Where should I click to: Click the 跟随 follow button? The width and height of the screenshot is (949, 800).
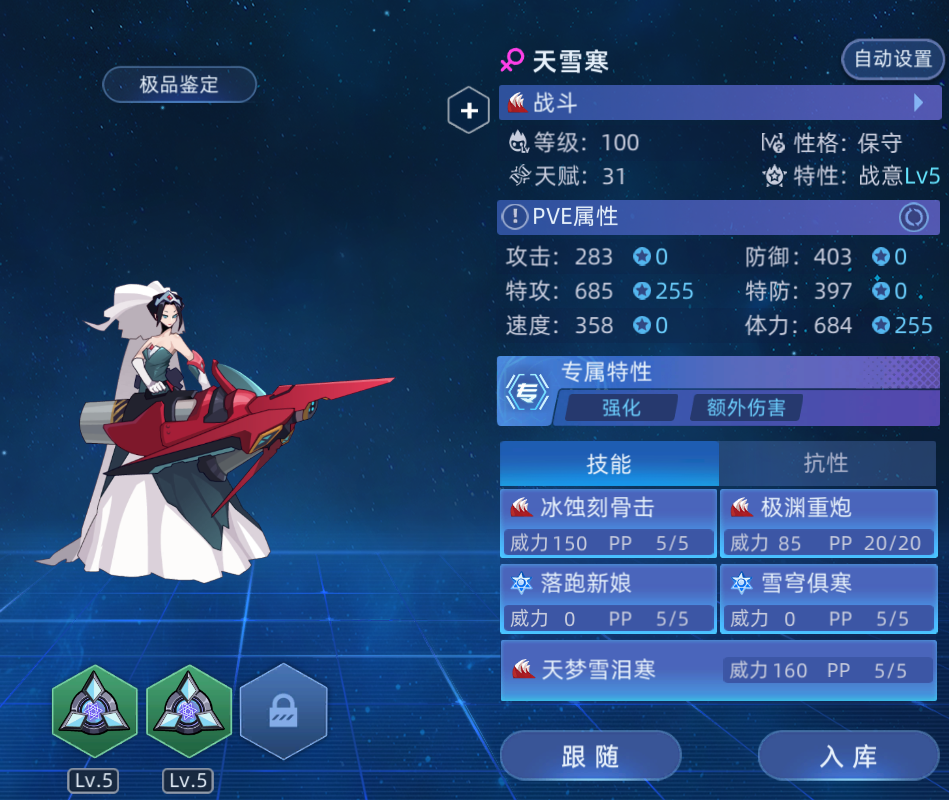590,756
